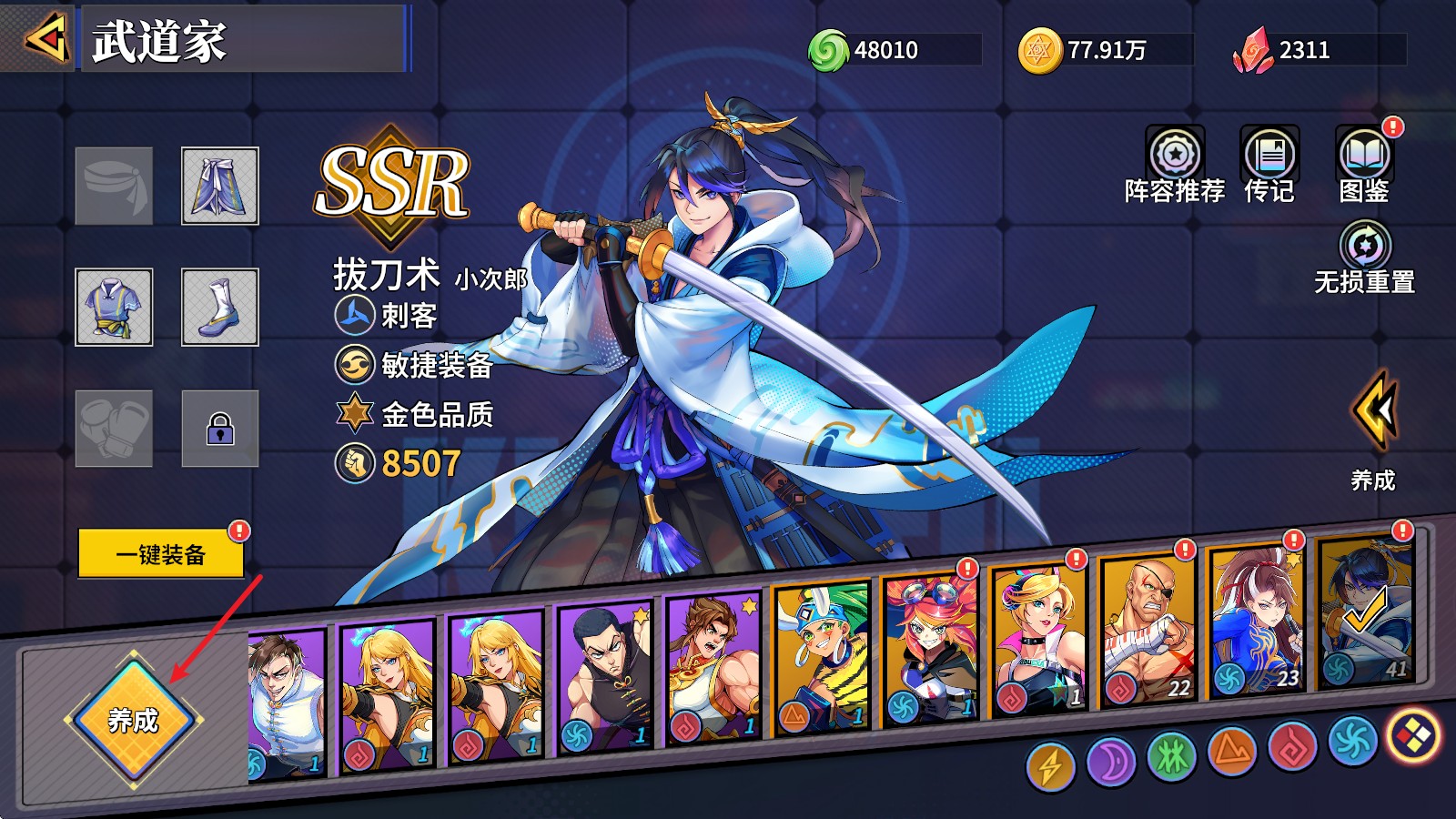Choose the pink-haired goggles fighter card
Screen dimensions: 1456x819
click(930, 648)
